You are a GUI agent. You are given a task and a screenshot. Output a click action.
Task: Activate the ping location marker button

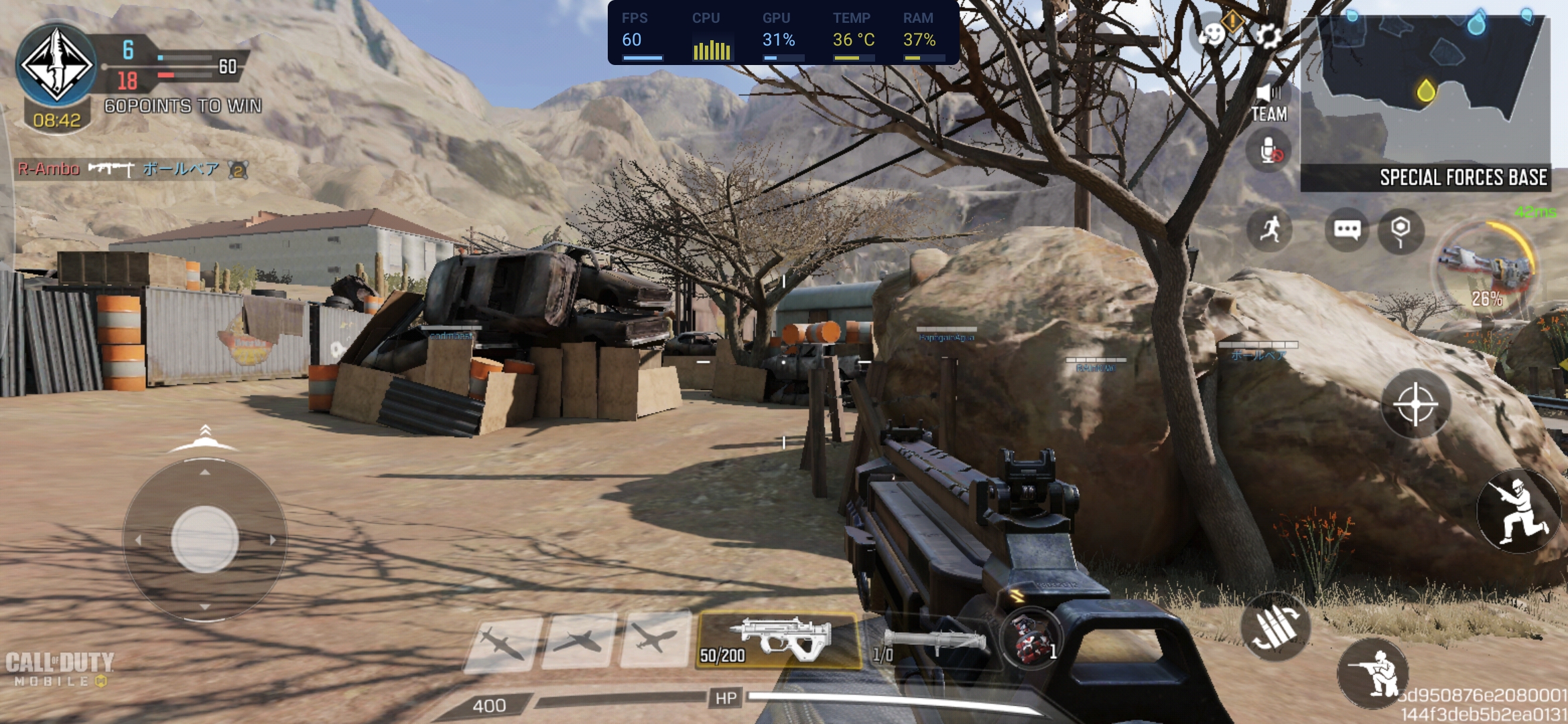[x=1400, y=231]
